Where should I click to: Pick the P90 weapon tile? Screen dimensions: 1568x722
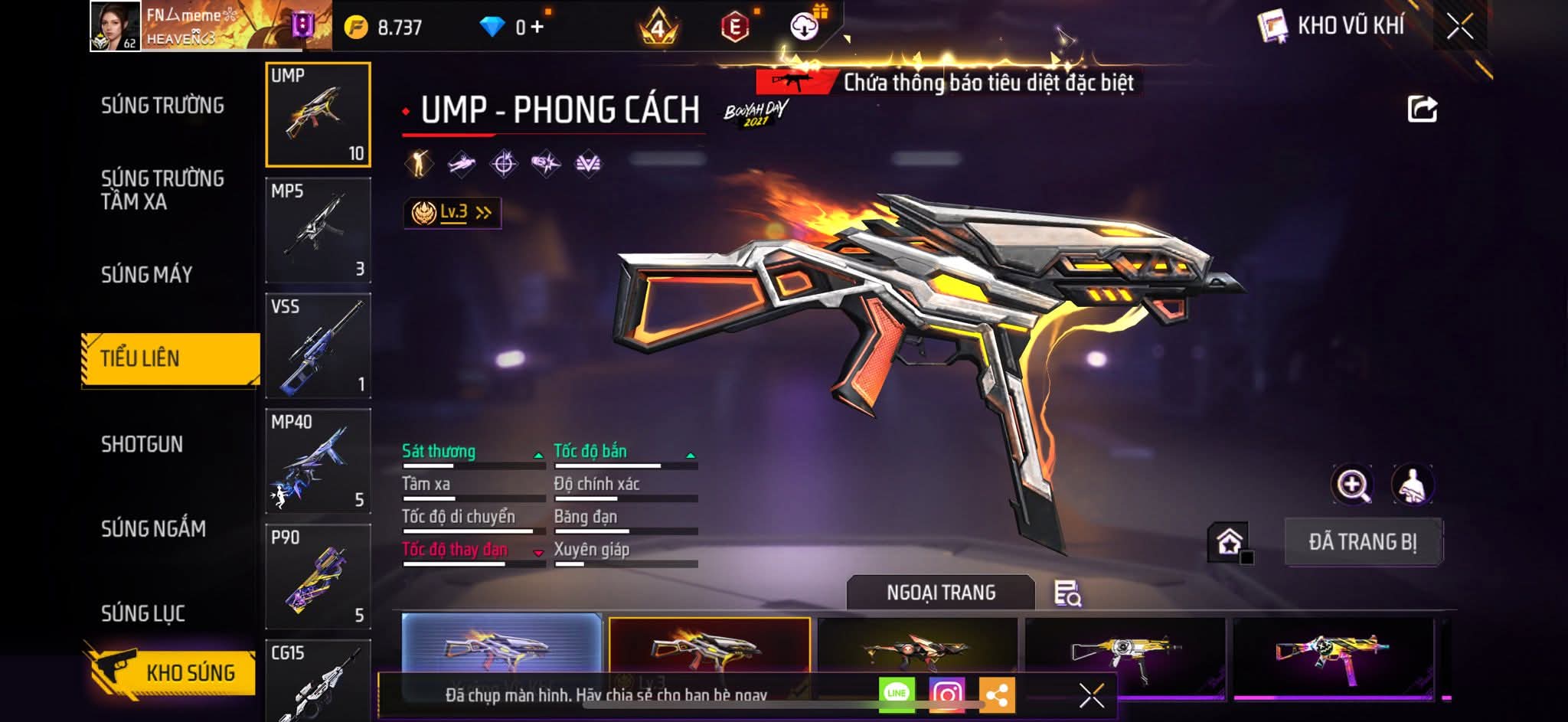(318, 577)
